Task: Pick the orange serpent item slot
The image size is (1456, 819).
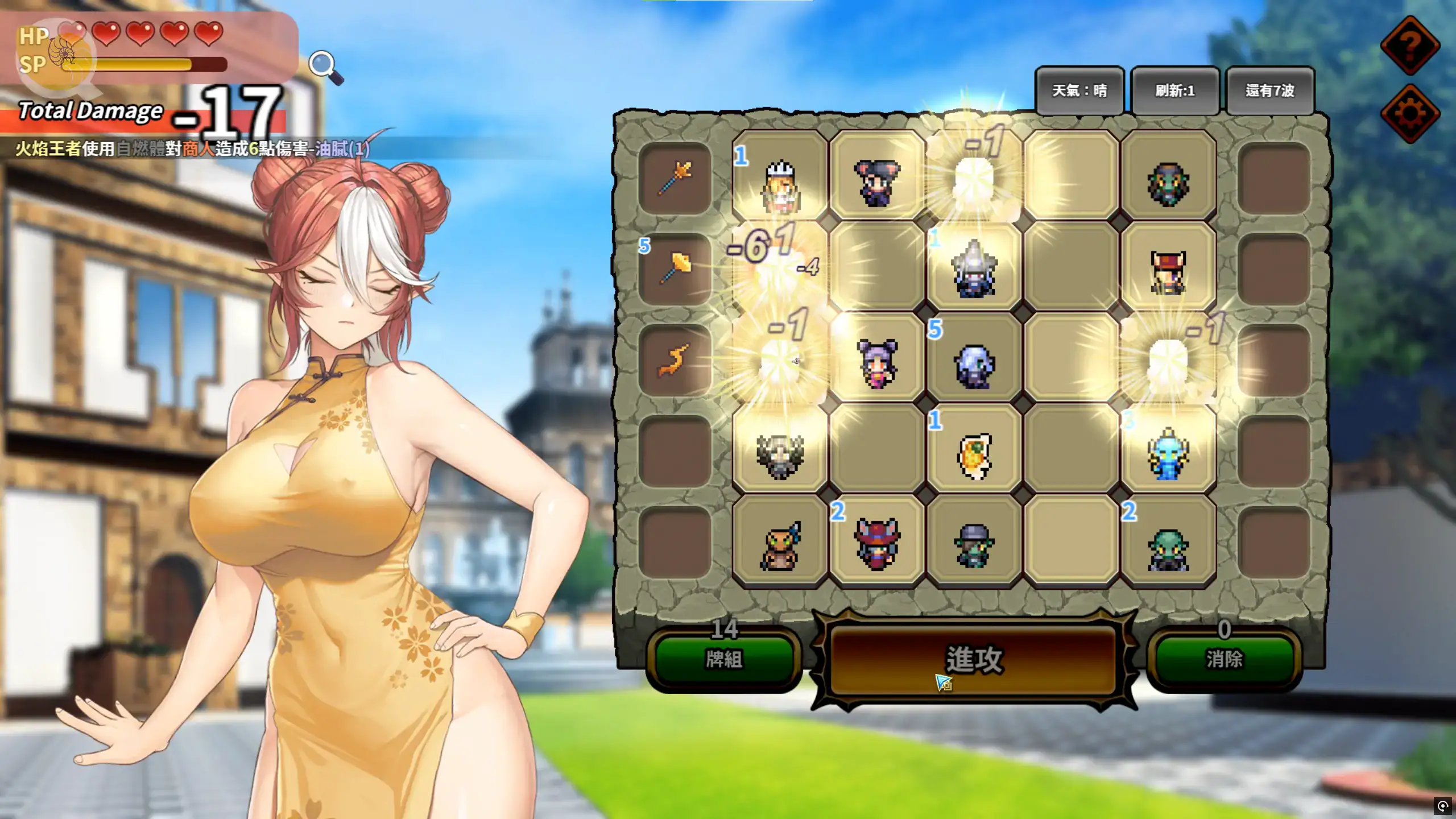Action: point(675,360)
